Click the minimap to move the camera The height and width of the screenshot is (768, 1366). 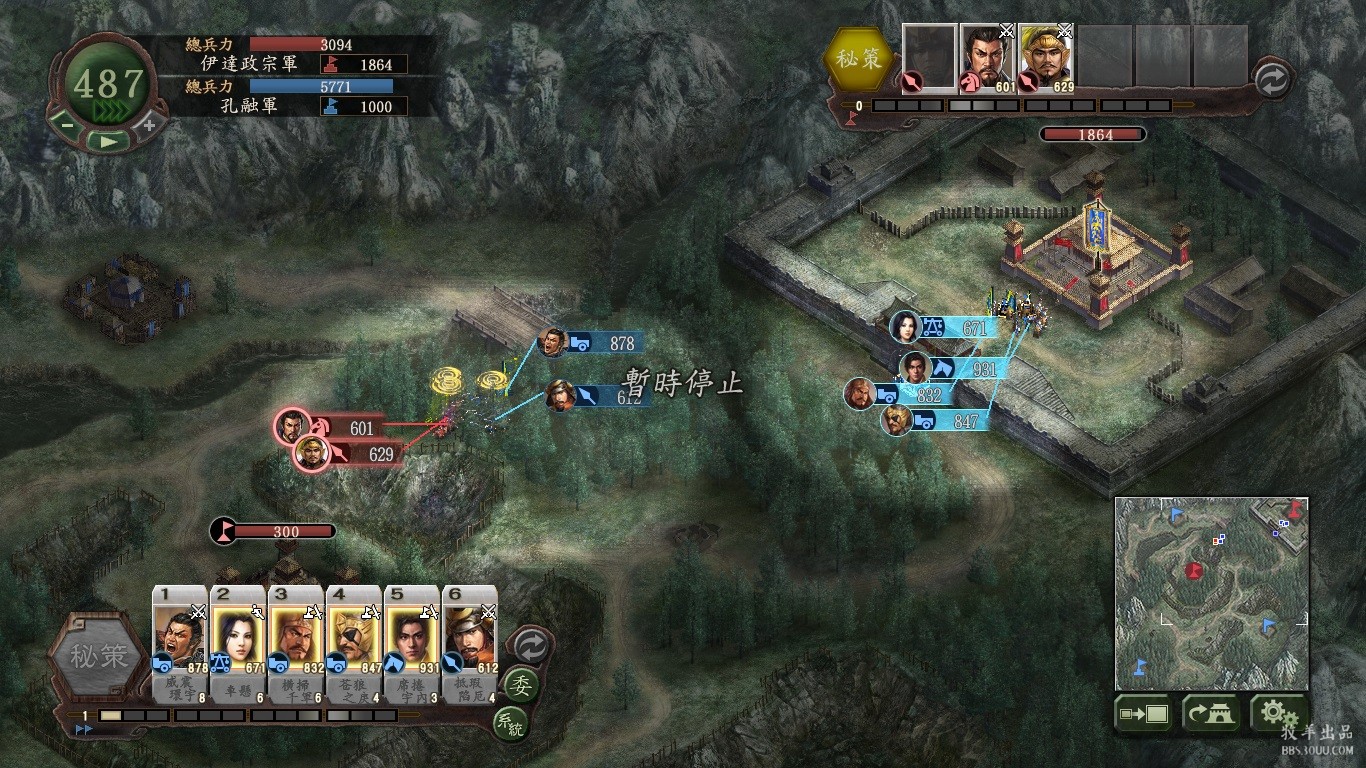click(1211, 593)
